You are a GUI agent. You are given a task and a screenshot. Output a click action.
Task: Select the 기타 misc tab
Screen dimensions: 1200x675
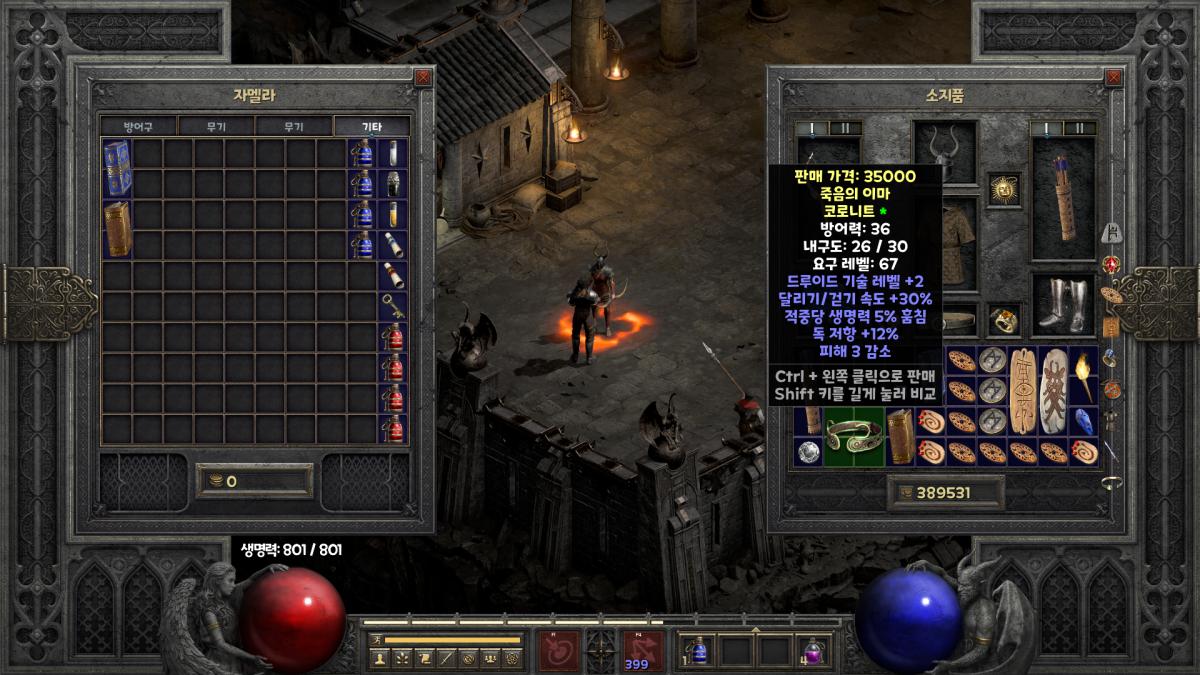(371, 127)
